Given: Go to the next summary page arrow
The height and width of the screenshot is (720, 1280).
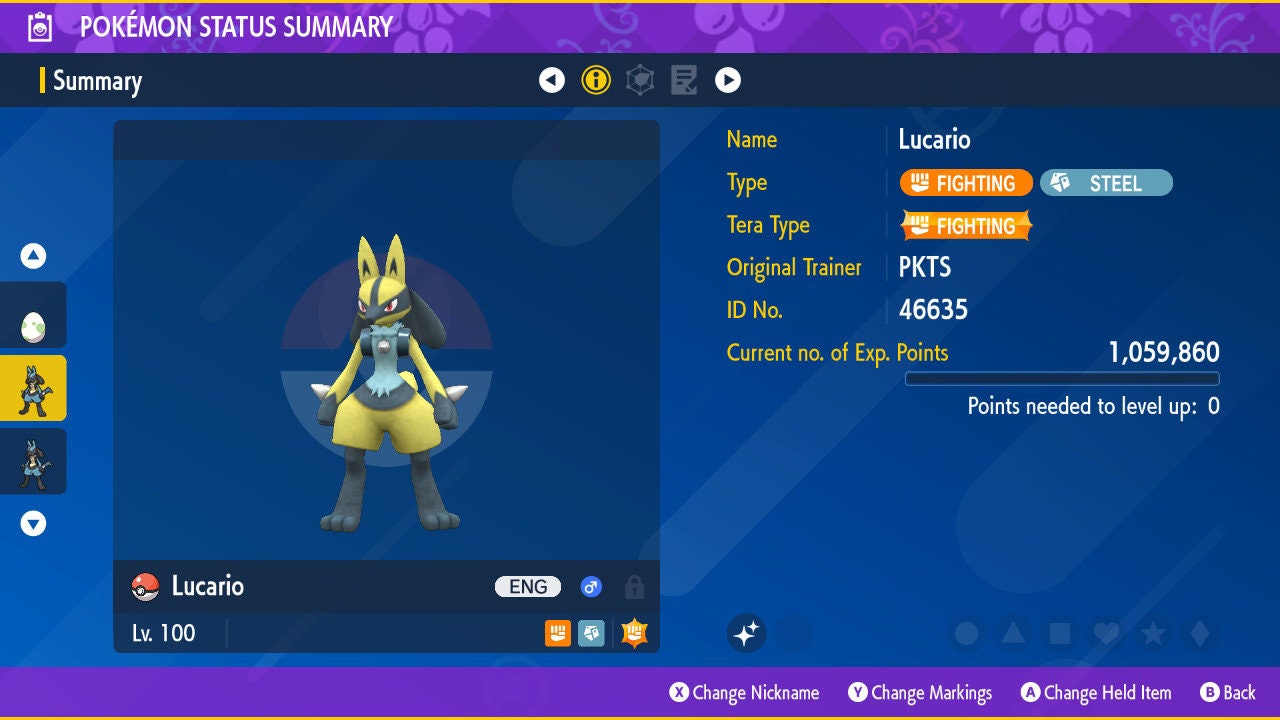Looking at the screenshot, I should 728,80.
